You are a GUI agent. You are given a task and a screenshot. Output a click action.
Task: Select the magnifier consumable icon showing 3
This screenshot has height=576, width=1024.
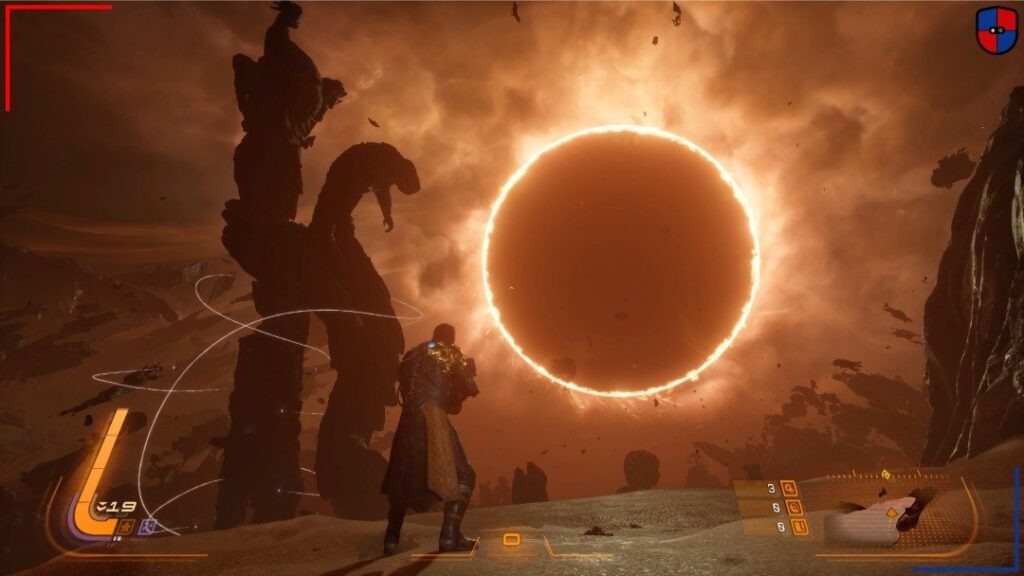click(x=791, y=488)
